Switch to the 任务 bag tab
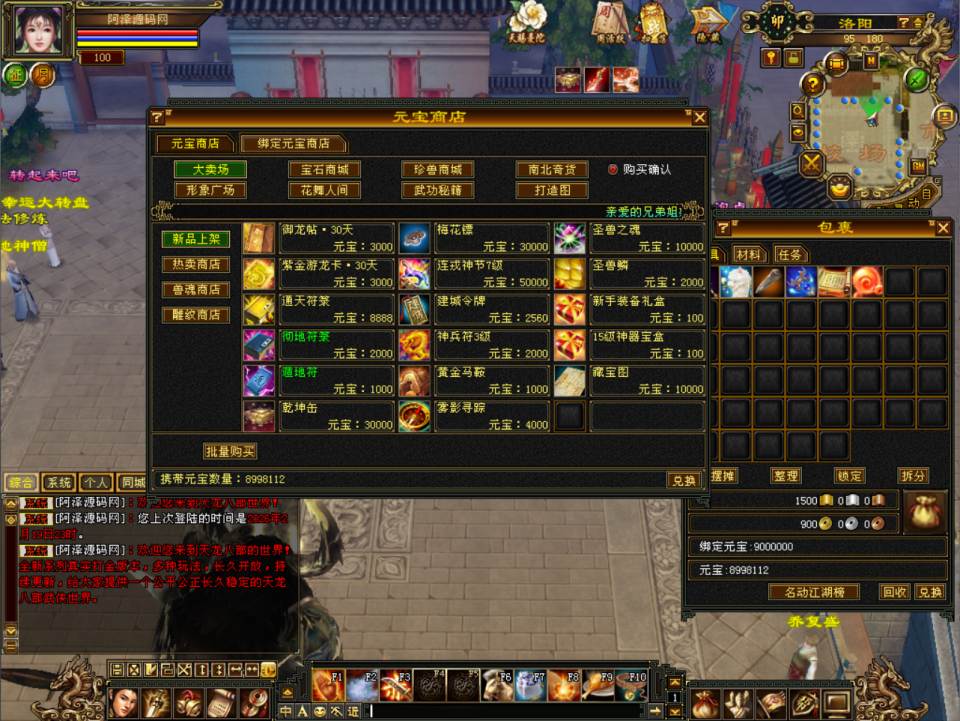 pos(791,255)
